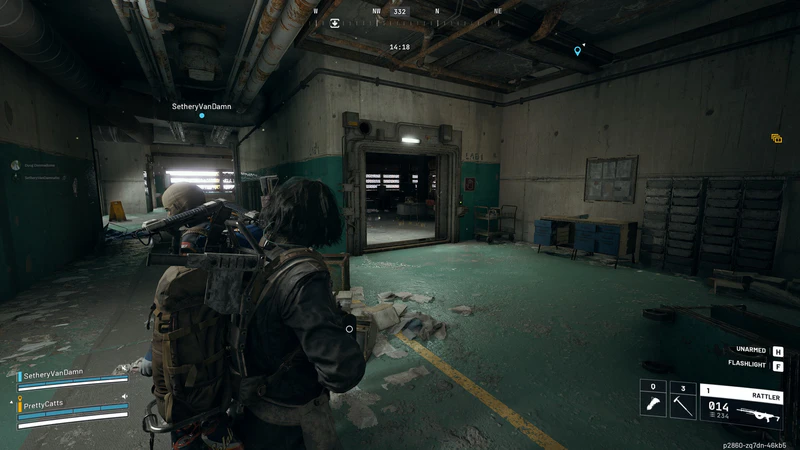Toggle the speaker icon beside PrettyCatts

click(125, 397)
